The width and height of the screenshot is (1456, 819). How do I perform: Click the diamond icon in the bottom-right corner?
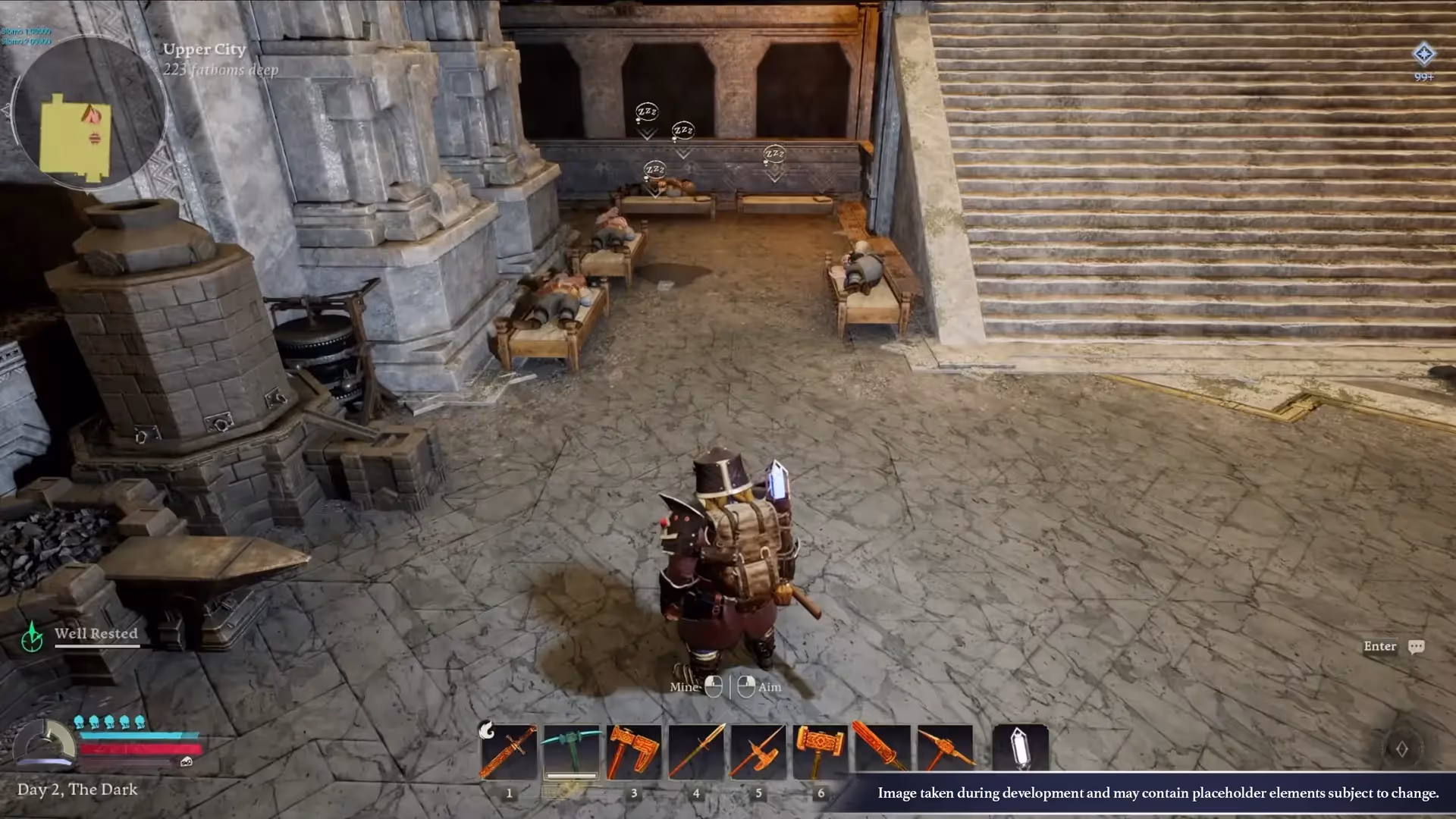(x=1401, y=749)
